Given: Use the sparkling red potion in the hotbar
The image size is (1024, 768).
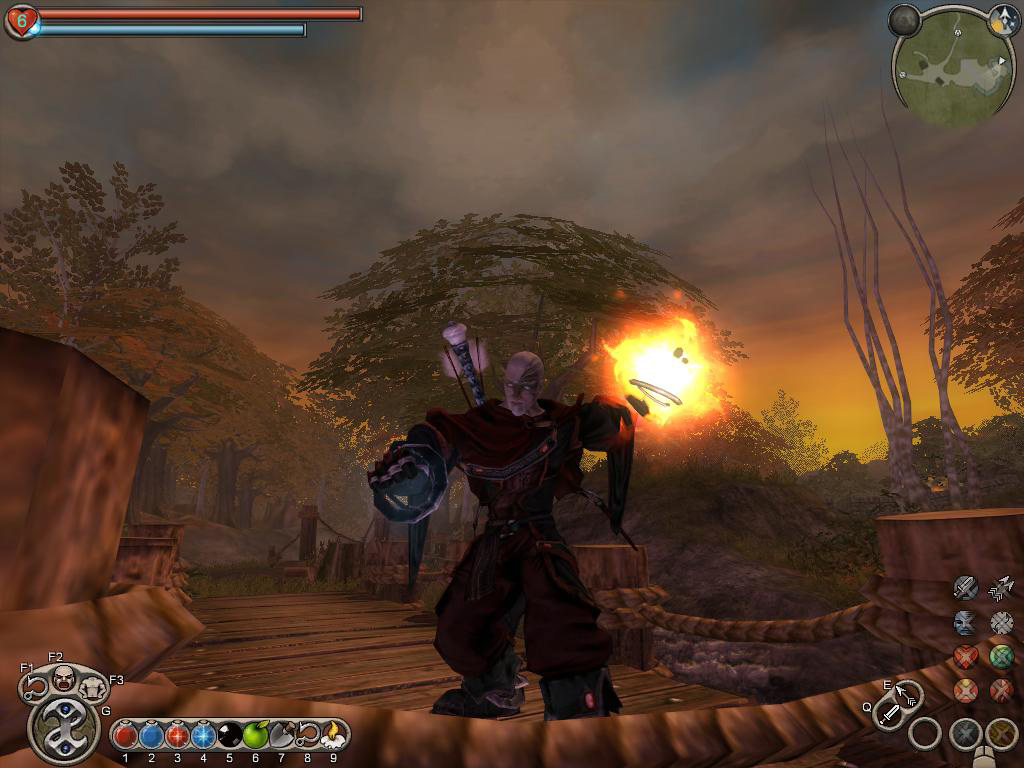Looking at the screenshot, I should tap(177, 735).
